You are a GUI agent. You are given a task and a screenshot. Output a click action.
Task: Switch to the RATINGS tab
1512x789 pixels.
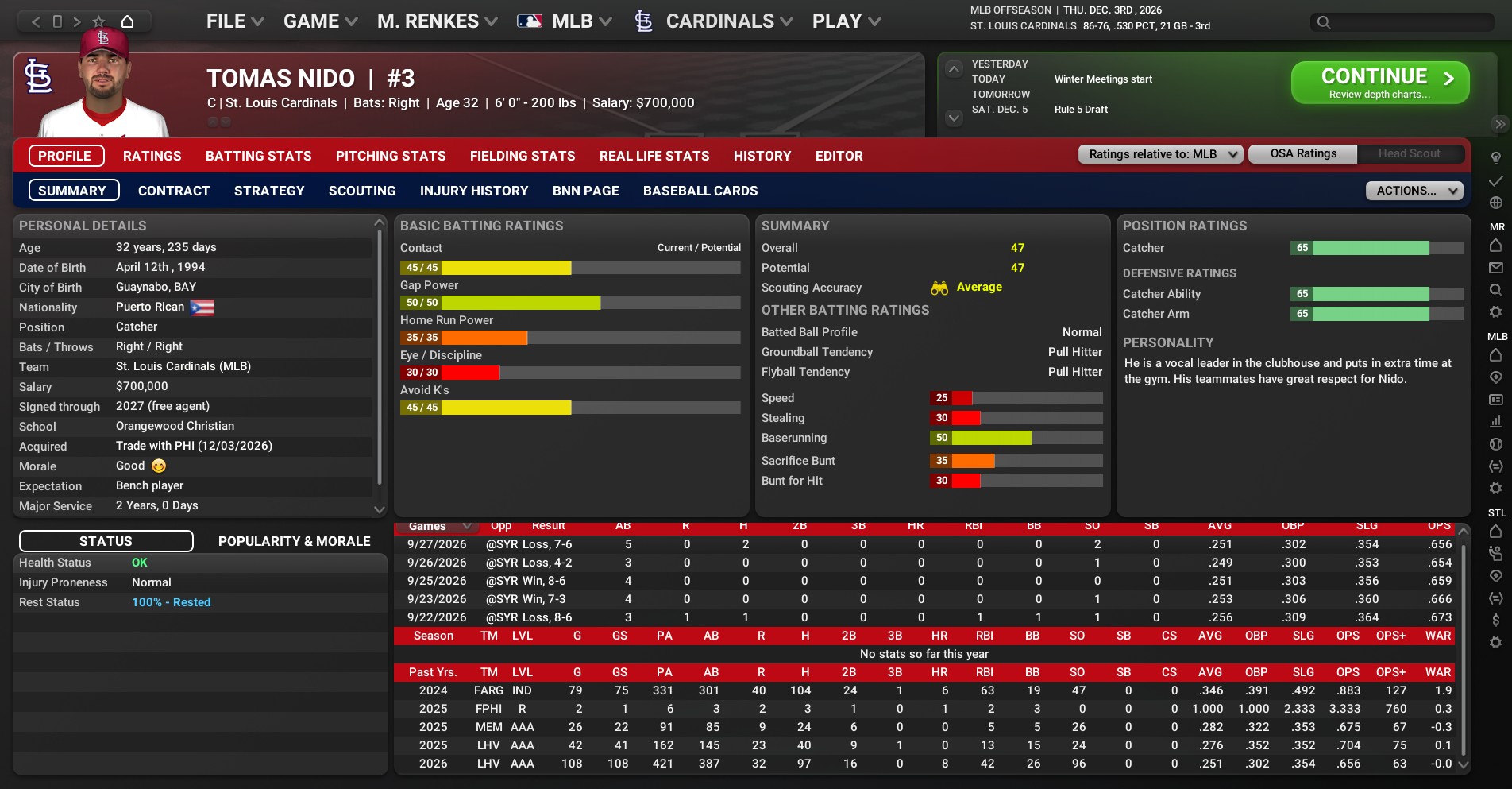(x=152, y=156)
